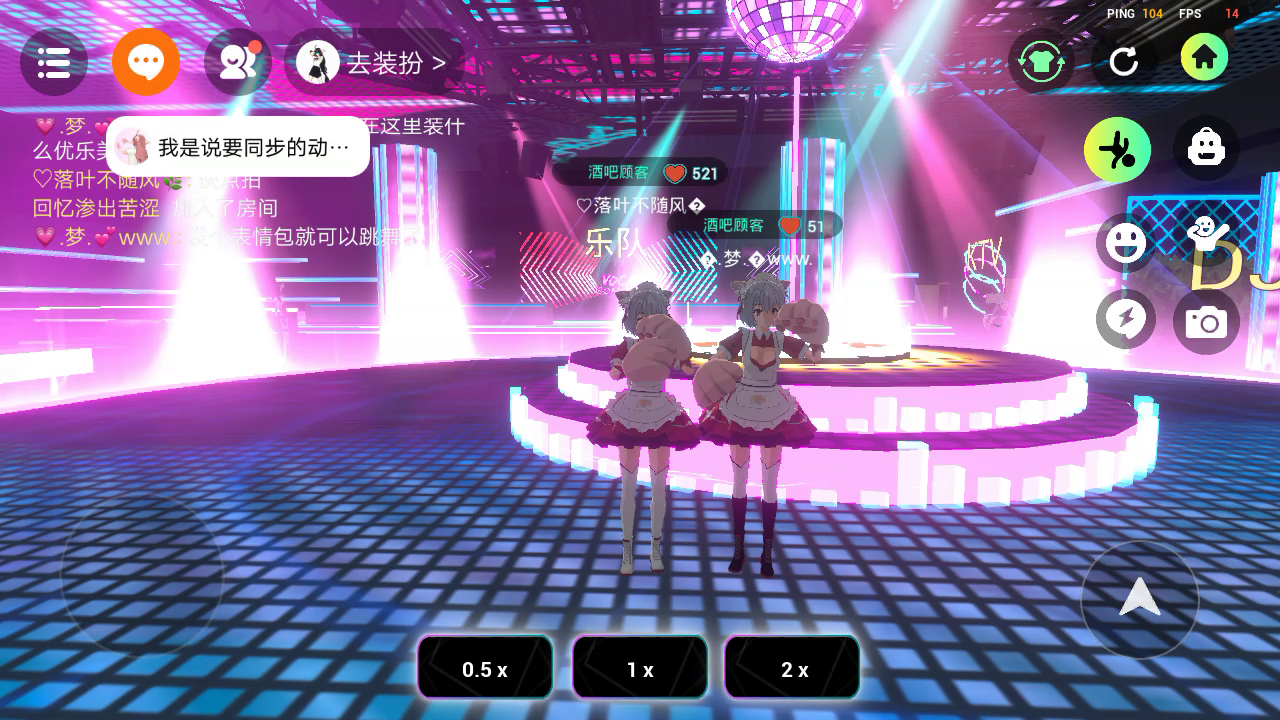Viewport: 1280px width, 720px height.
Task: Click the refresh arrow icon
Action: coord(1124,61)
